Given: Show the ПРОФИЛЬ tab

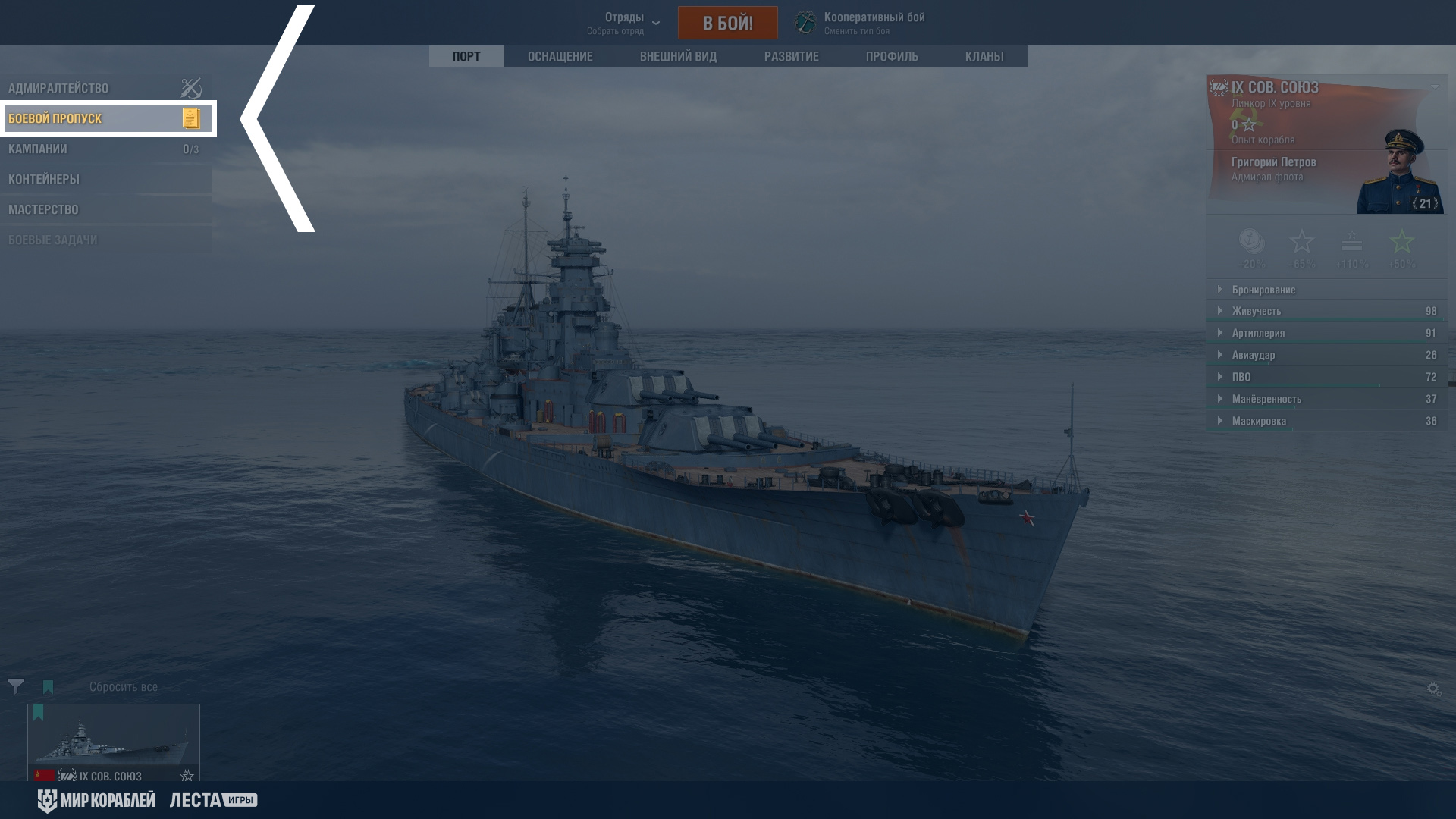Looking at the screenshot, I should (x=892, y=56).
